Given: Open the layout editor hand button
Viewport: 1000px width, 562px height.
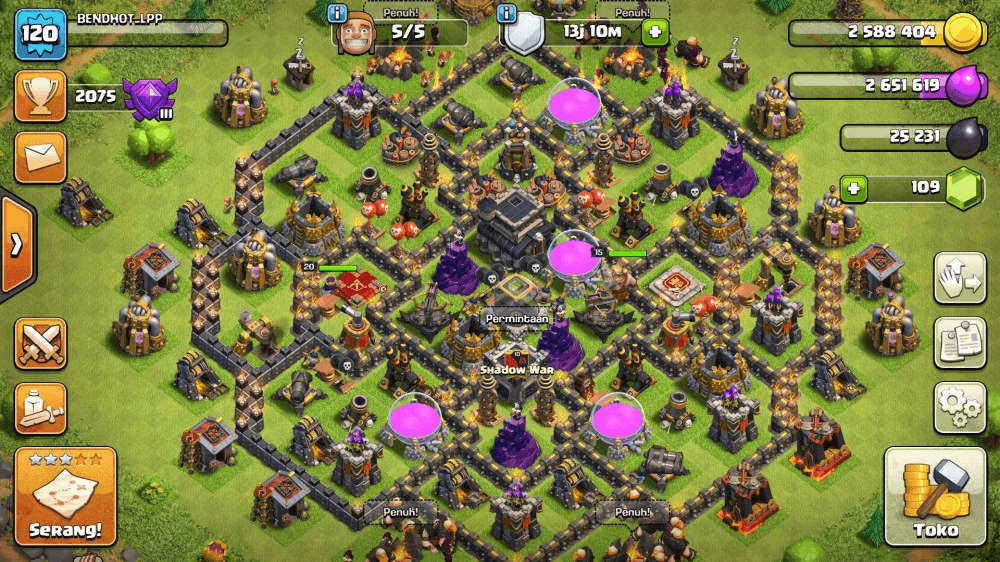Looking at the screenshot, I should (959, 278).
